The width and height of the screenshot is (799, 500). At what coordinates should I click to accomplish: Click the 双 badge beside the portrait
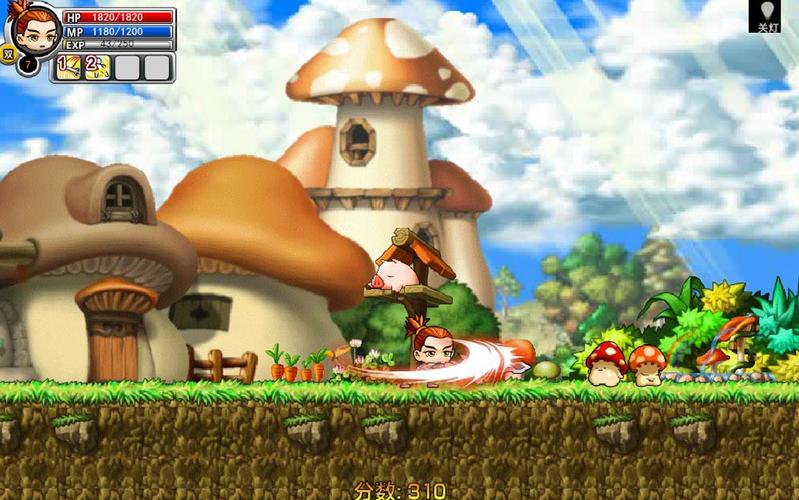pos(8,54)
